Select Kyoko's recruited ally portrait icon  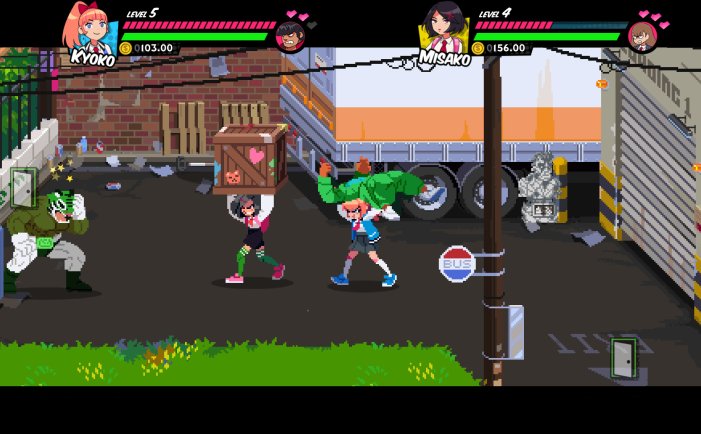pos(290,36)
